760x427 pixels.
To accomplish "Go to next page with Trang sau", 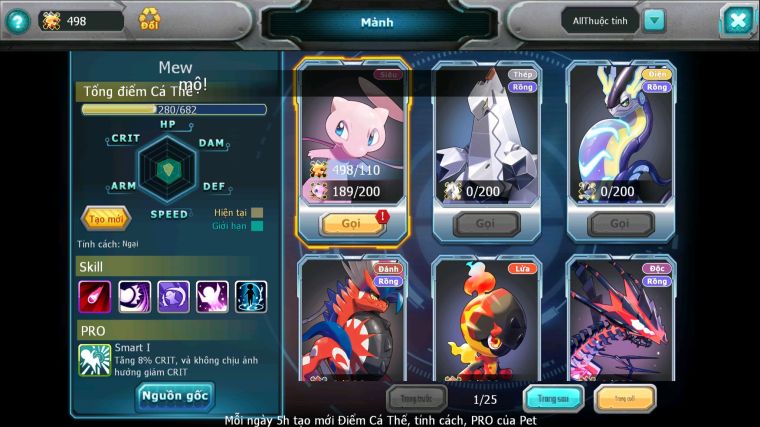I will [553, 399].
